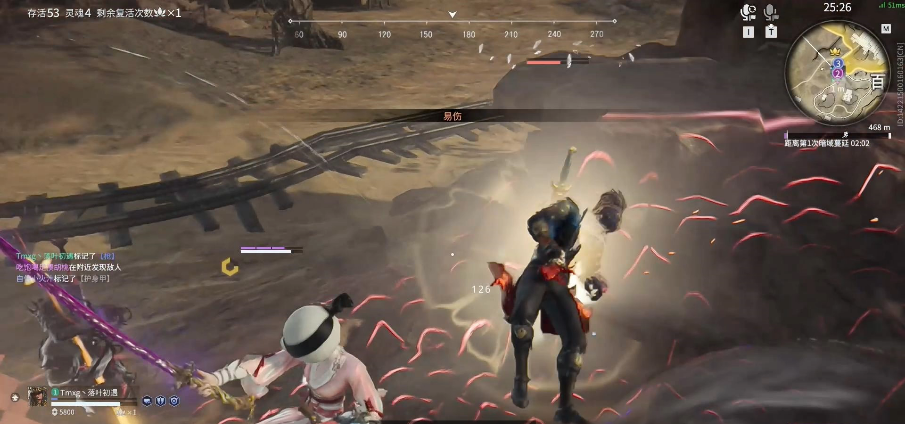The width and height of the screenshot is (905, 424).
Task: Toggle the microphone icon
Action: (x=771, y=12)
